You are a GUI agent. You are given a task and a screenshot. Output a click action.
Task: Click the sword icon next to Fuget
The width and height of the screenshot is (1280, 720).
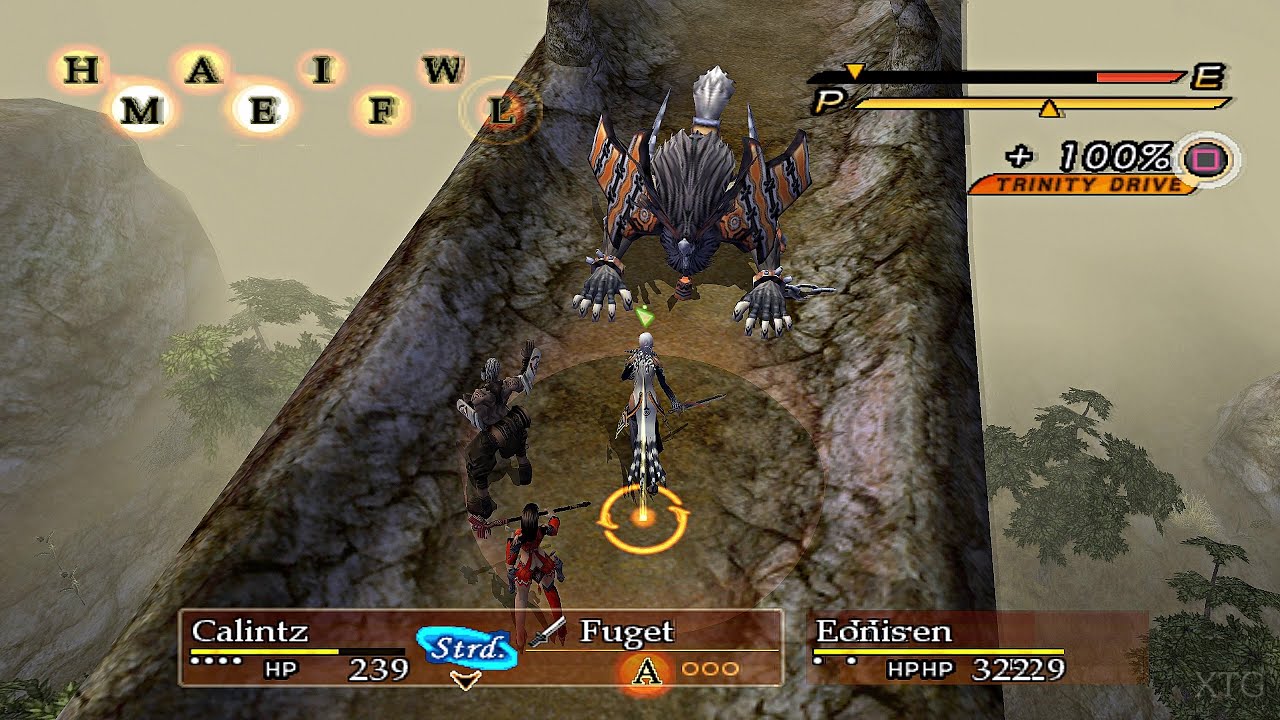tap(548, 632)
